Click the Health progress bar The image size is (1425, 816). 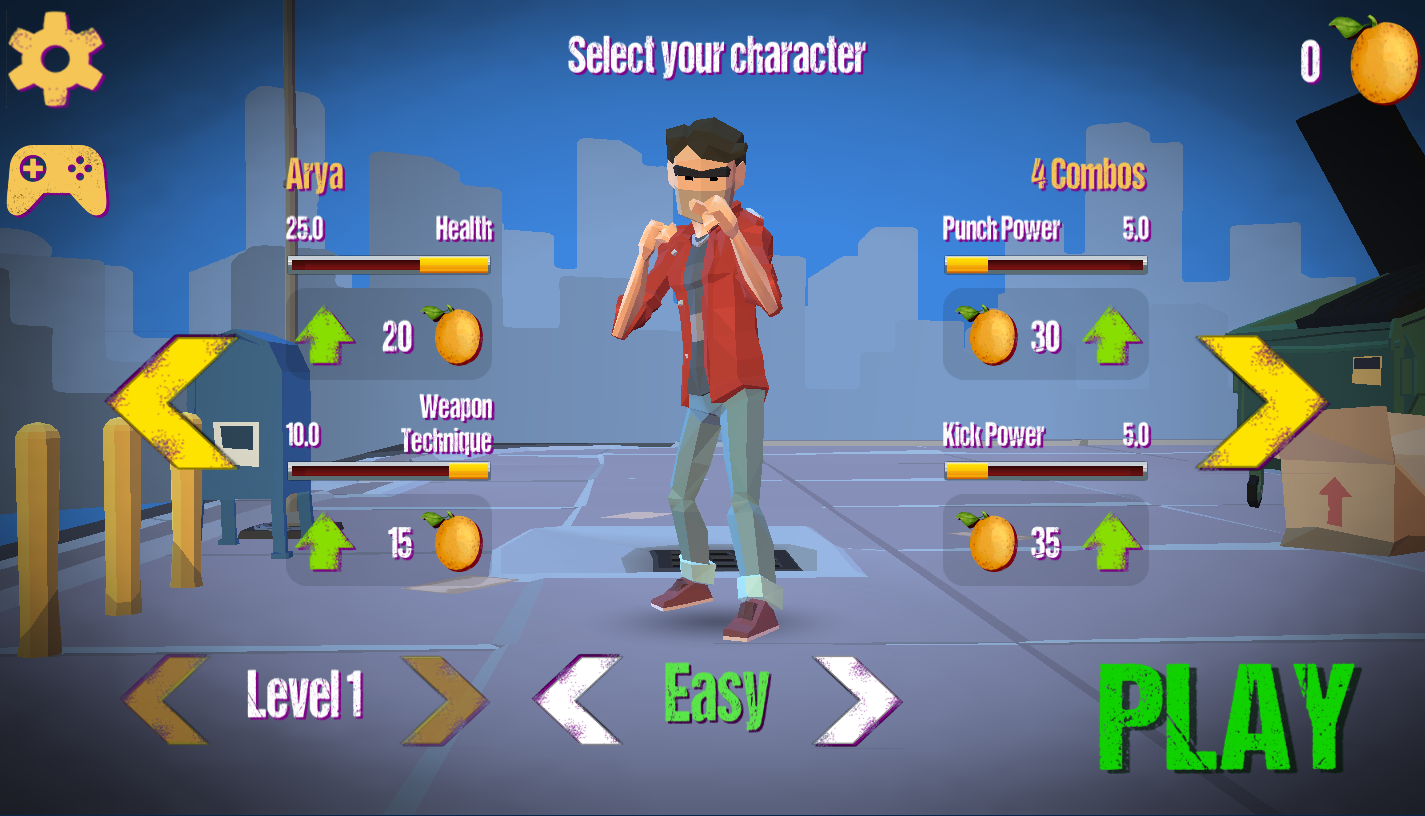pyautogui.click(x=388, y=263)
